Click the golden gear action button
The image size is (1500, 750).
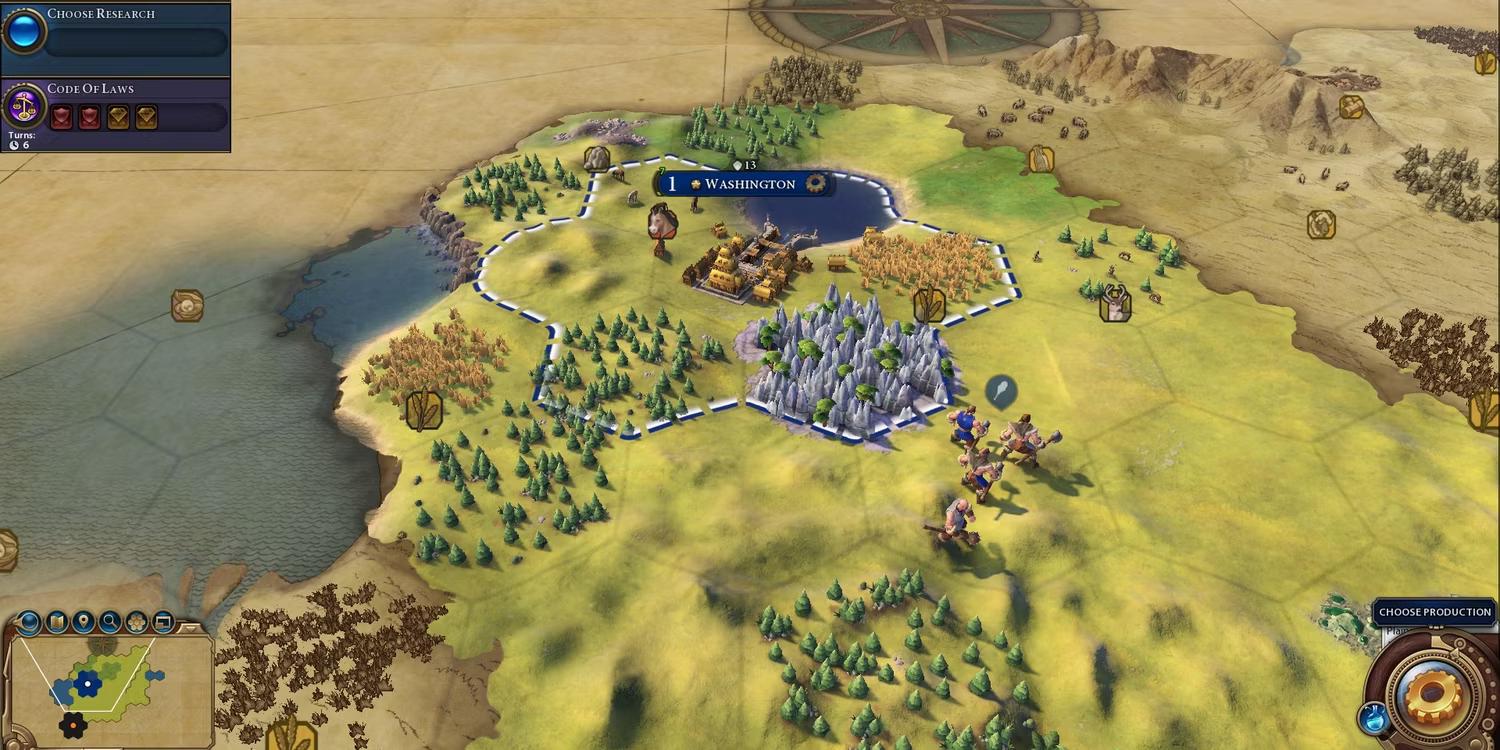coord(1434,697)
